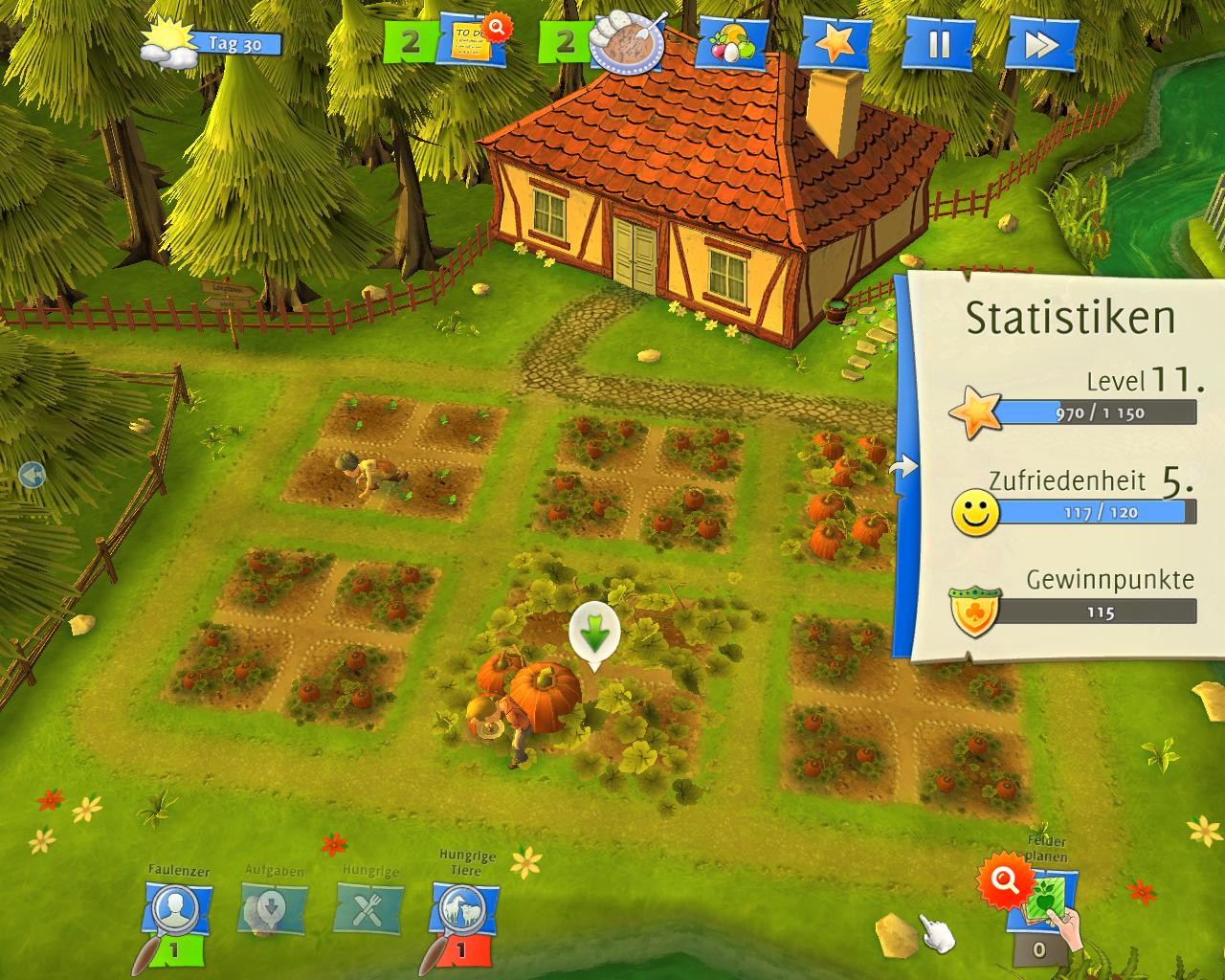
Task: Click the blue left arrow at screen edge
Action: tap(32, 474)
